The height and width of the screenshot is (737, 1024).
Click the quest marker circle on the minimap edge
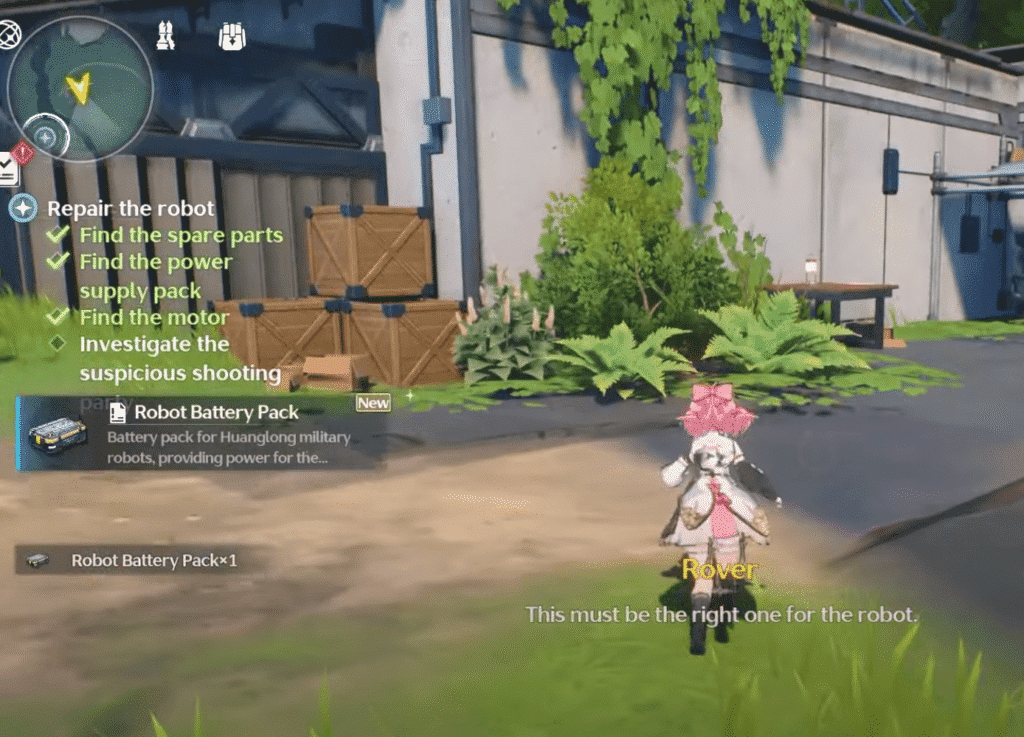tap(45, 135)
